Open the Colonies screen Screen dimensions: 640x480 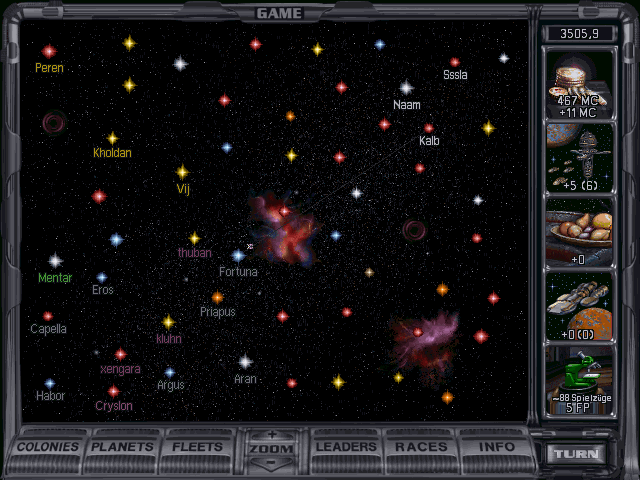point(48,447)
